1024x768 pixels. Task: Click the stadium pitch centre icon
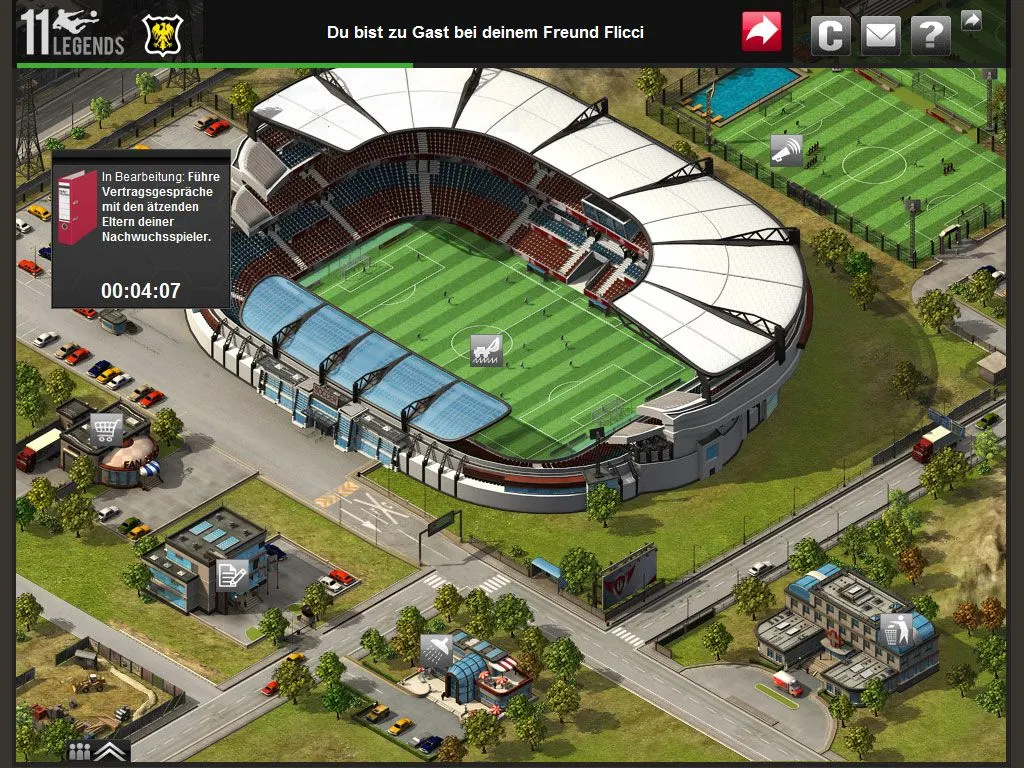point(486,350)
